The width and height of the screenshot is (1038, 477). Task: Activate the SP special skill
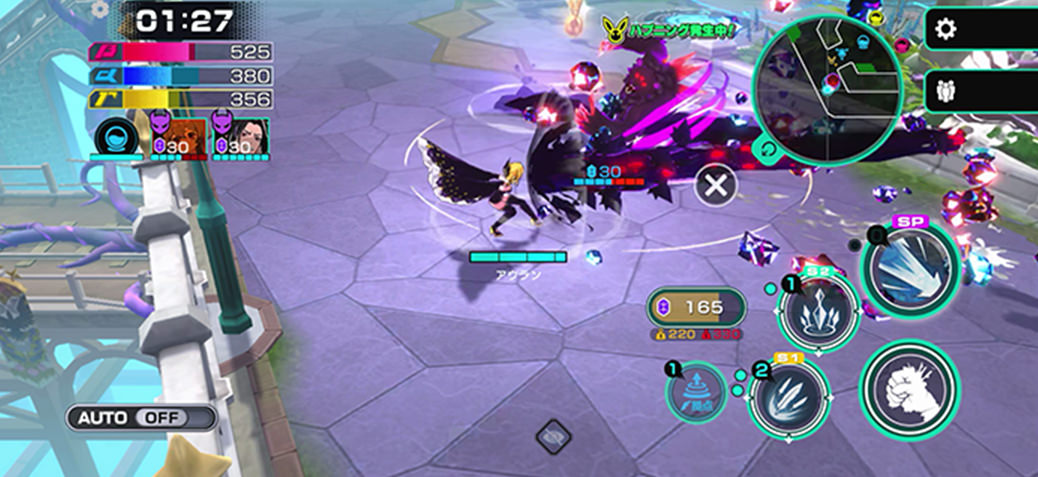point(910,265)
